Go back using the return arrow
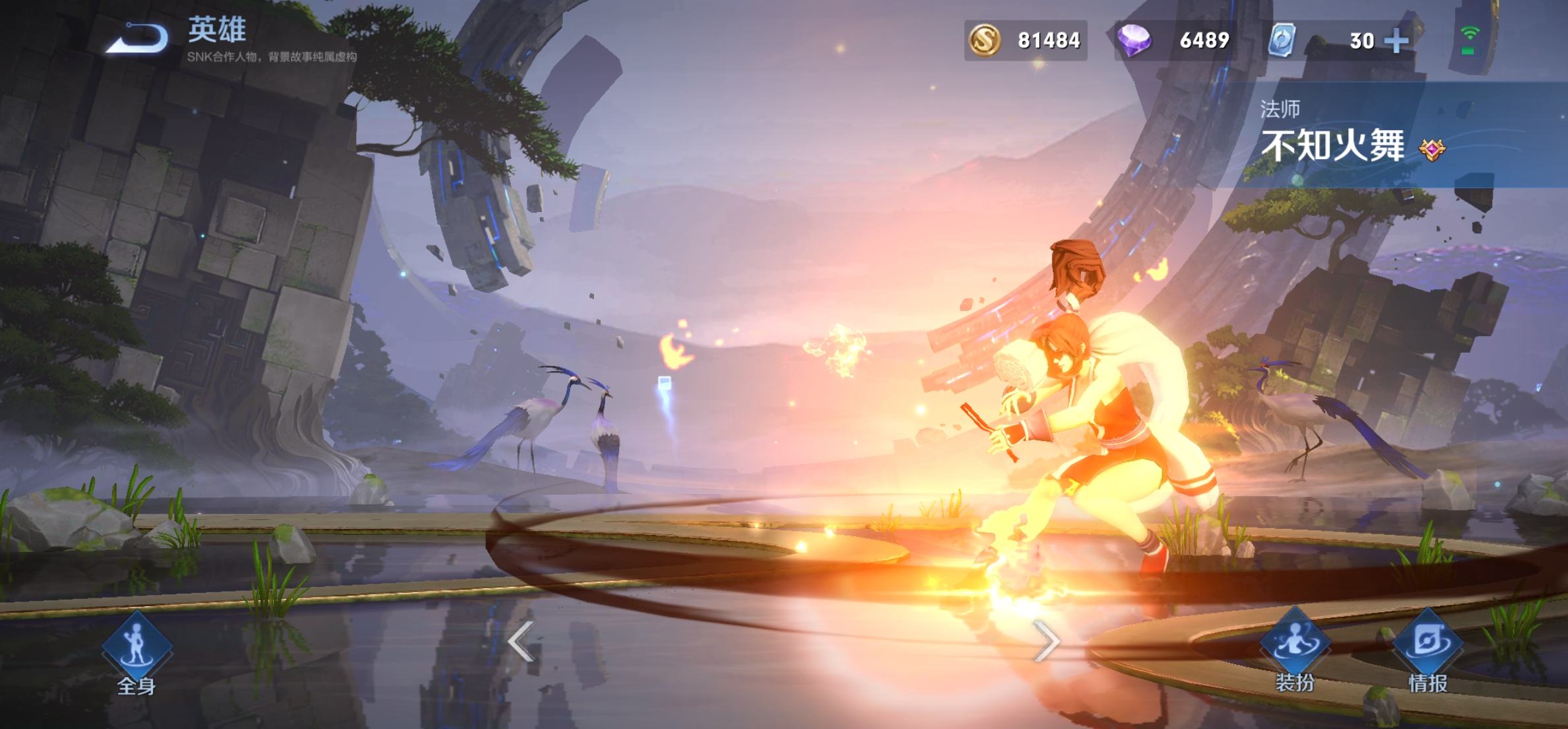 [137, 38]
